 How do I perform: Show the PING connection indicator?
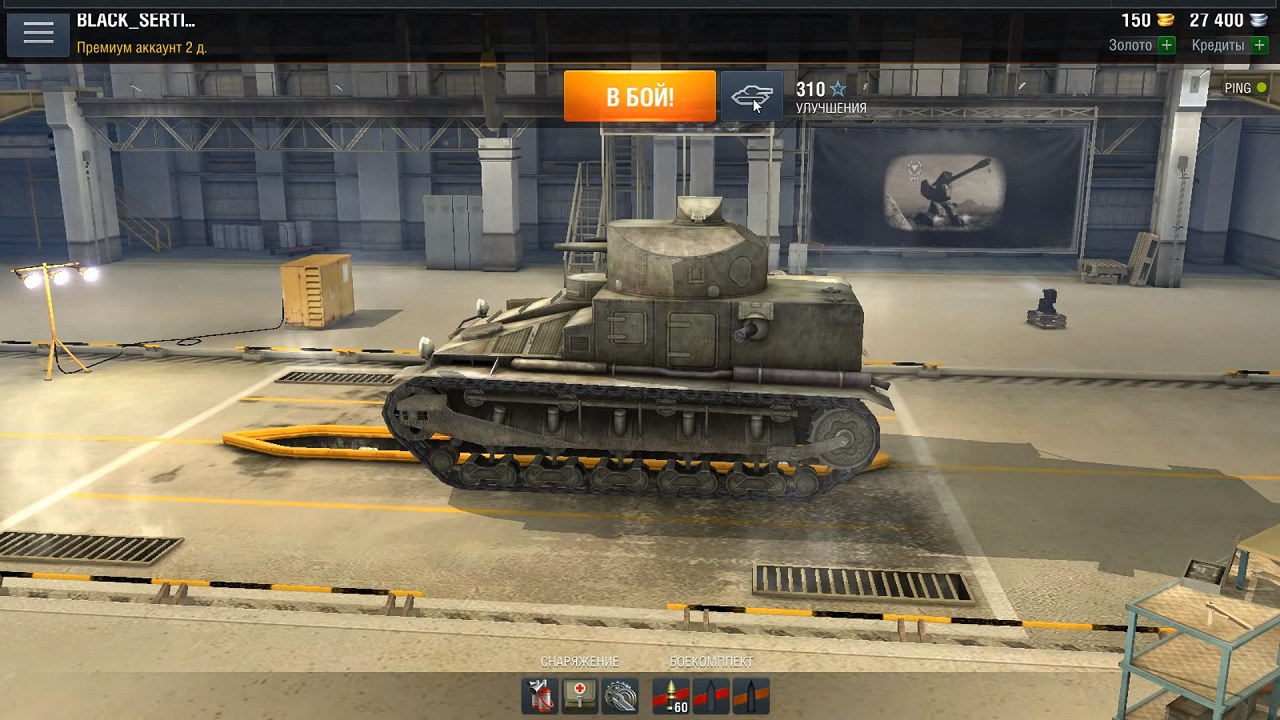(1245, 88)
